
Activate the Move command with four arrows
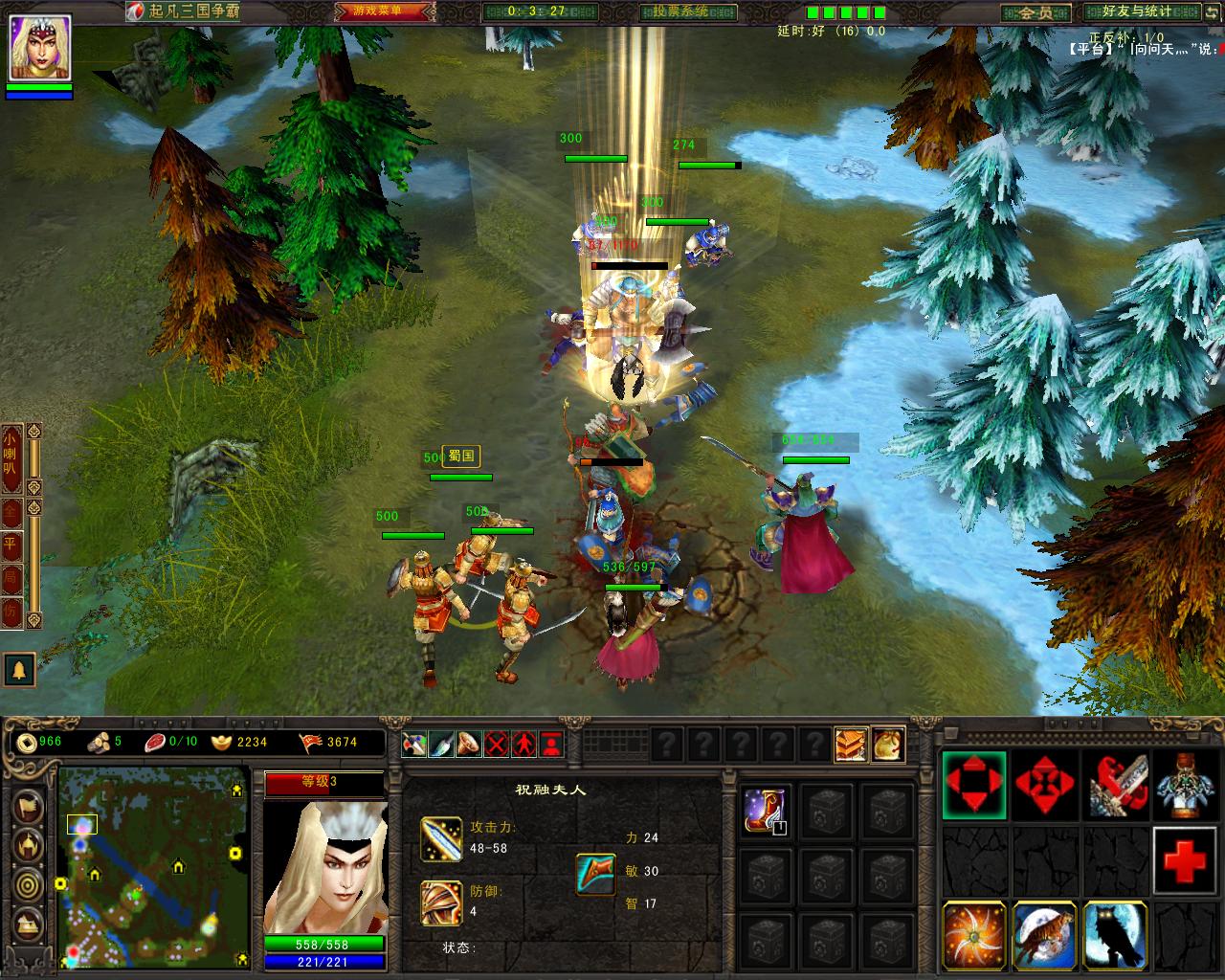pyautogui.click(x=974, y=785)
